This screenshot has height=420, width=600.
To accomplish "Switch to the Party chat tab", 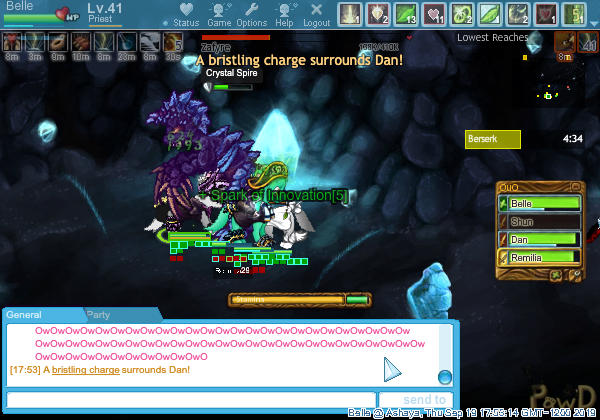I will (x=98, y=314).
